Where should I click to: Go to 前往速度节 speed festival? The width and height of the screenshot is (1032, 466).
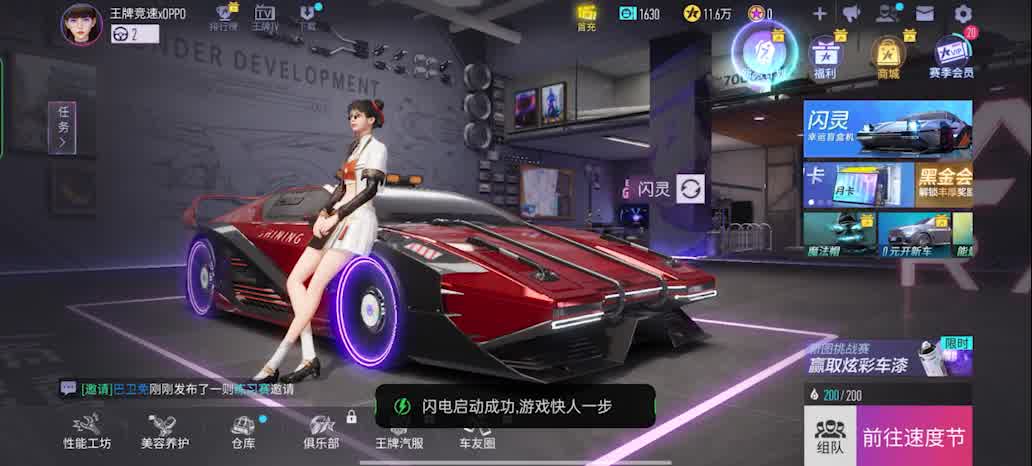(x=914, y=436)
